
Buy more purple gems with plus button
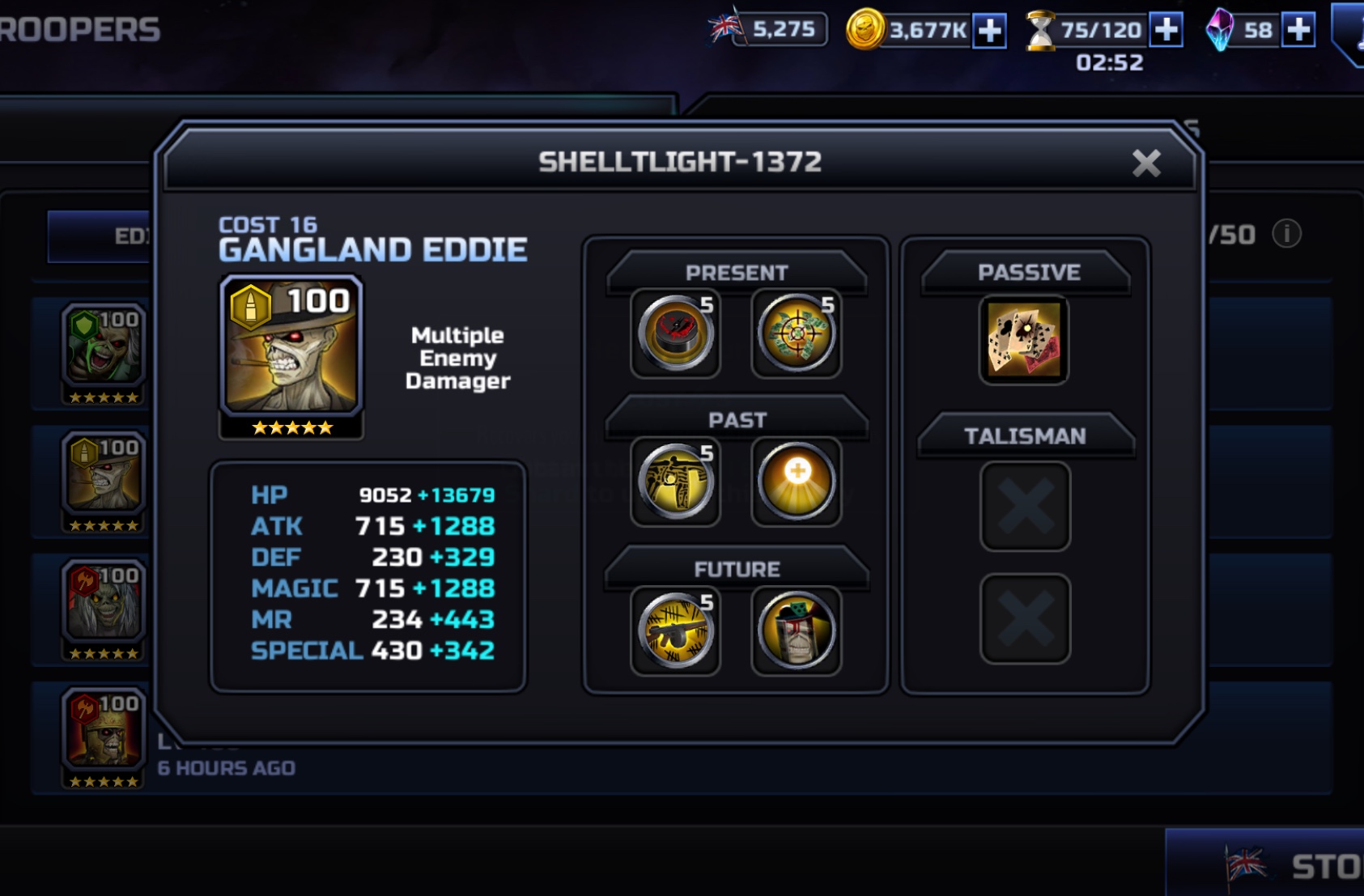(1298, 30)
